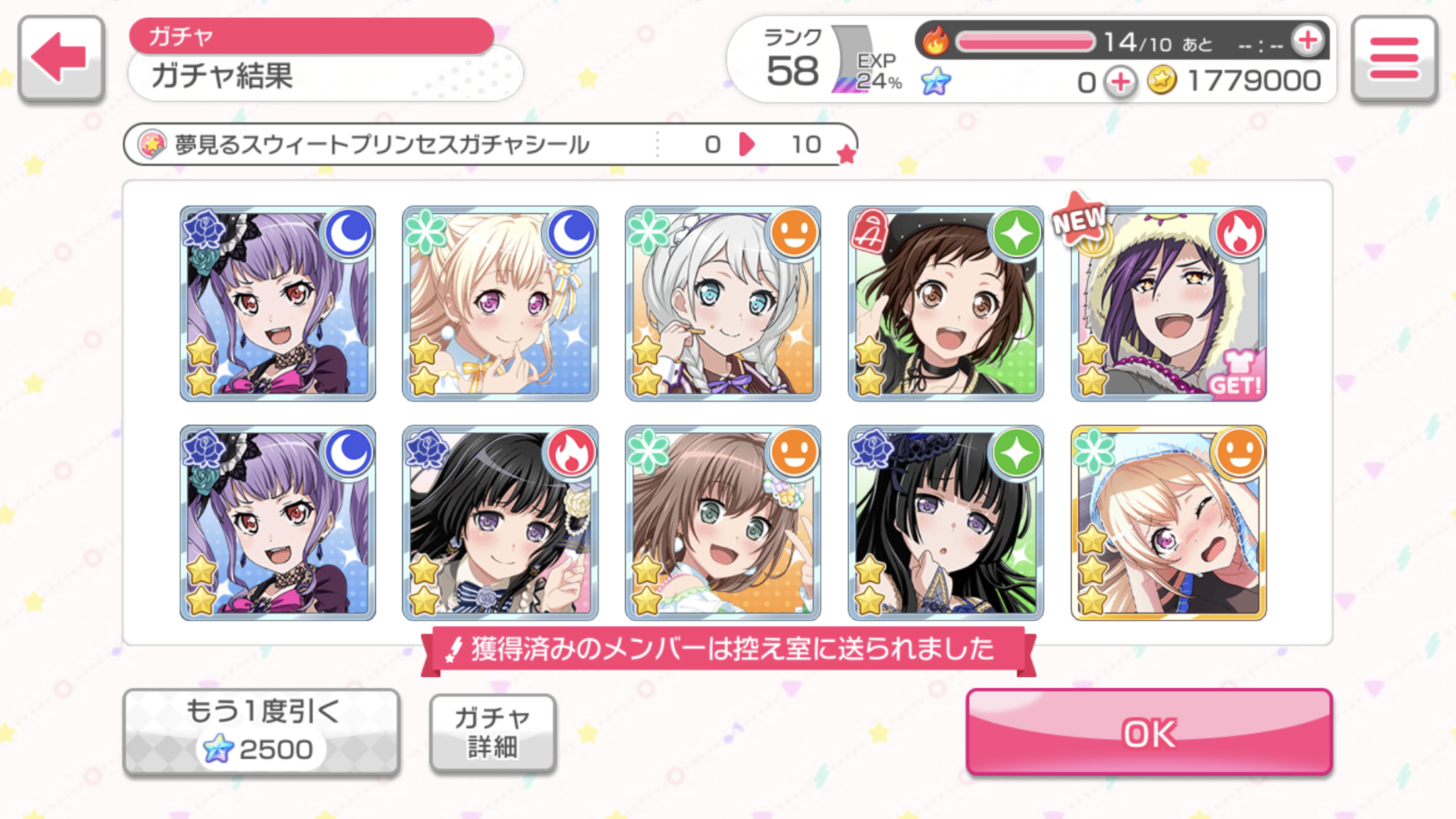Go back with the pink arrow button
1456x819 pixels.
61,59
